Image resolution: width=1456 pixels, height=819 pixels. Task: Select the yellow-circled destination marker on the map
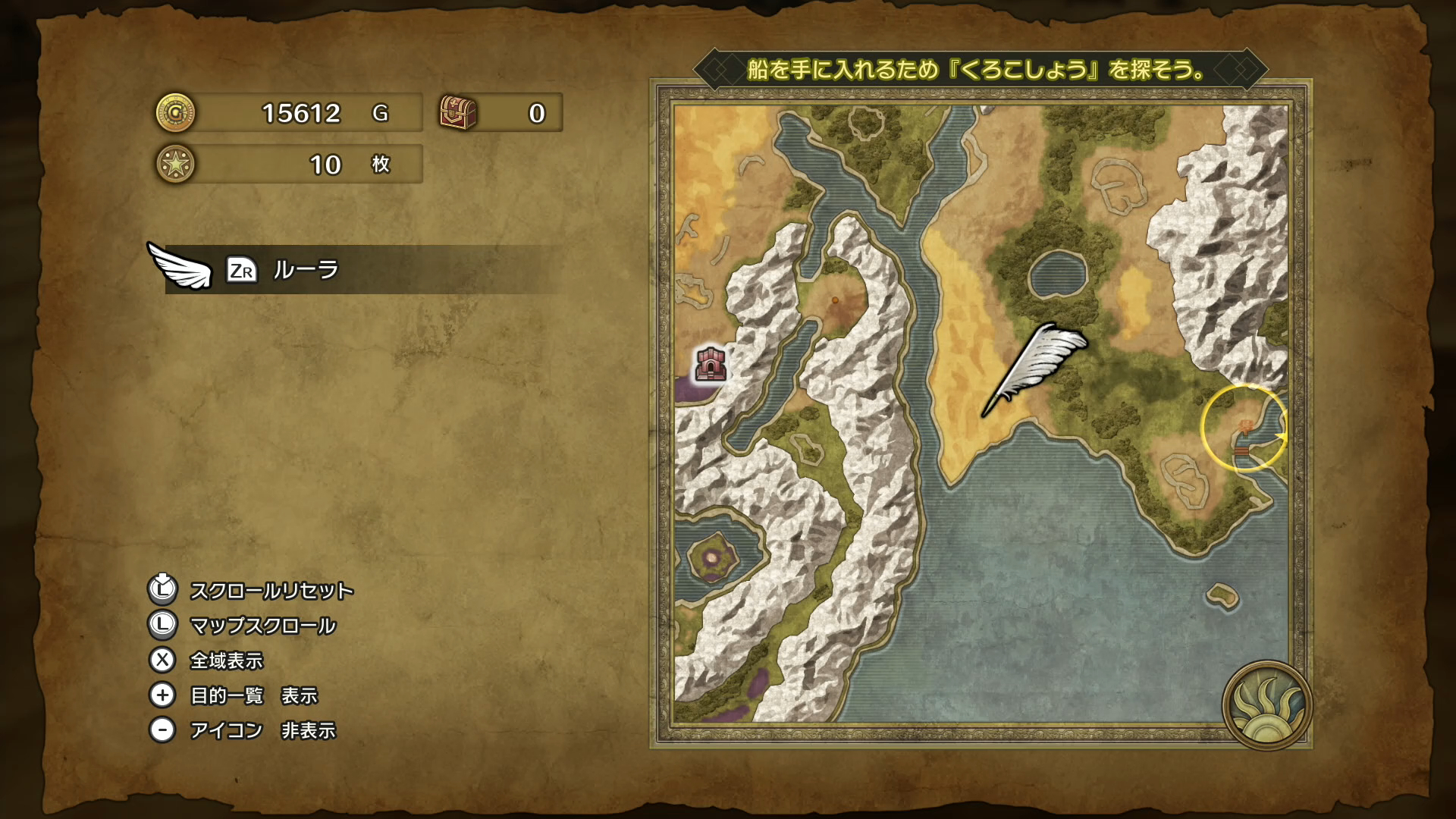(1244, 428)
